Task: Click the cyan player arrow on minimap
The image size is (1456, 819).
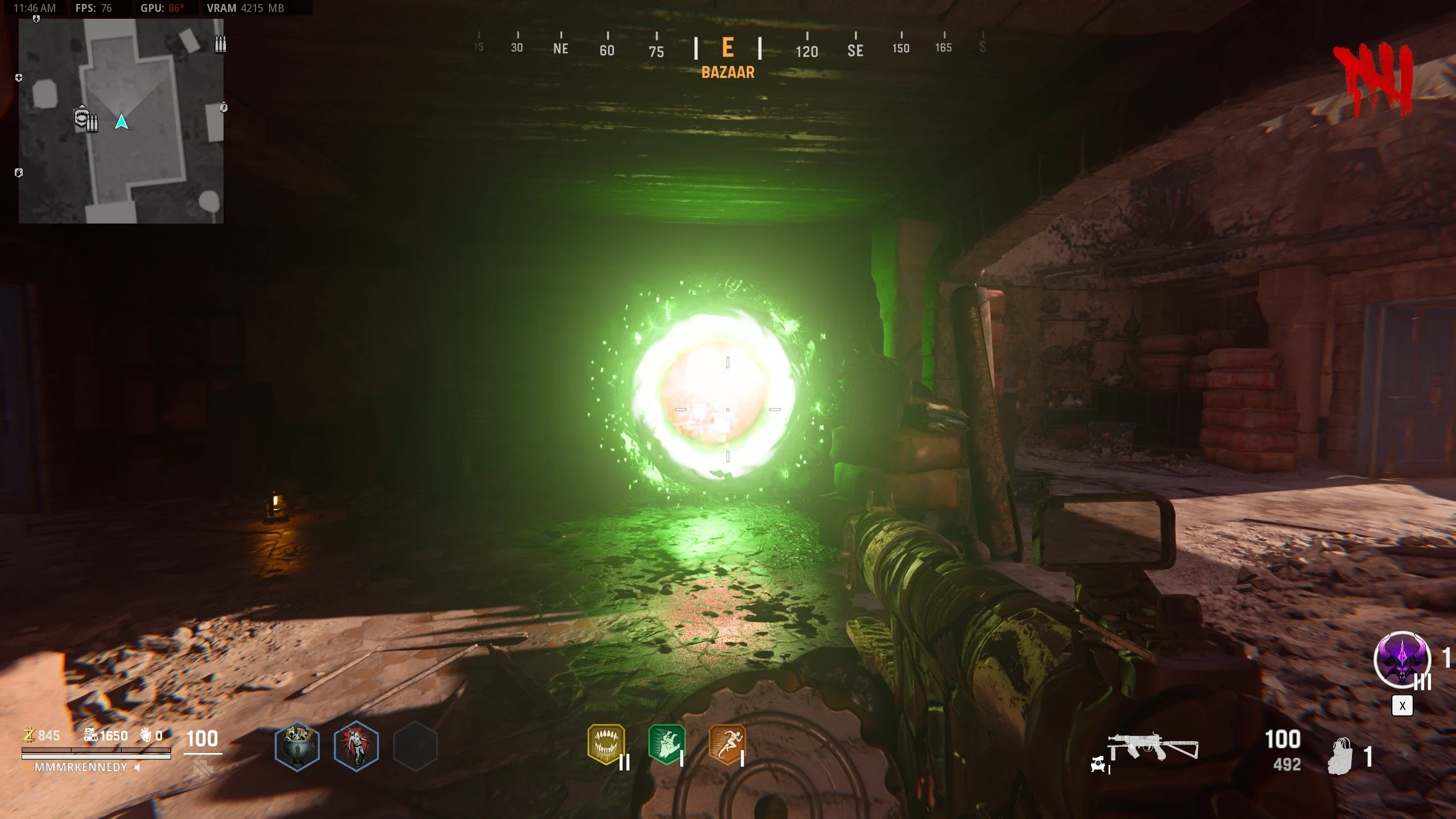Action: [121, 122]
